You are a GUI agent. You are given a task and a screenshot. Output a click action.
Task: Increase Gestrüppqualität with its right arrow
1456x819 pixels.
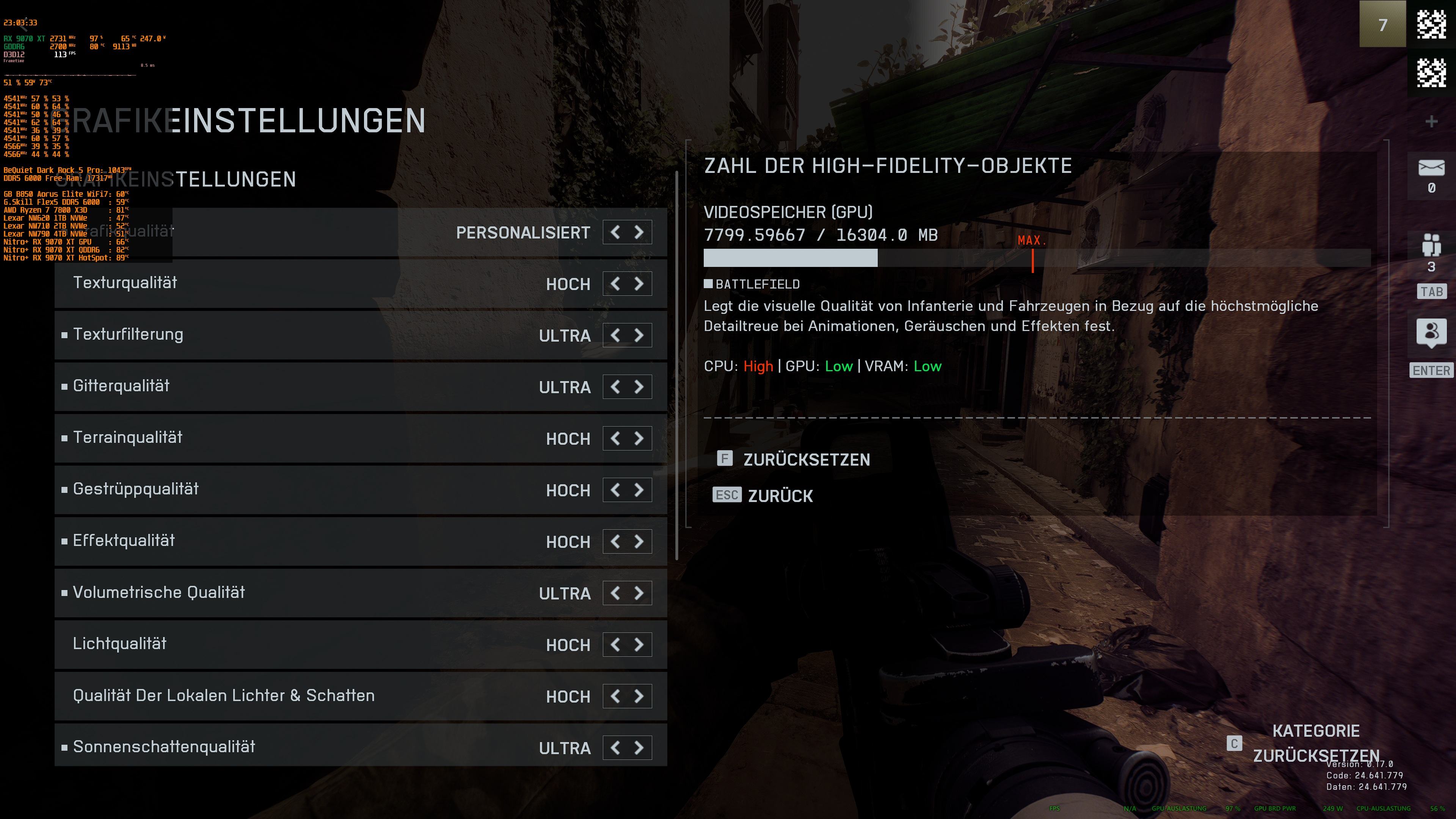coord(639,490)
